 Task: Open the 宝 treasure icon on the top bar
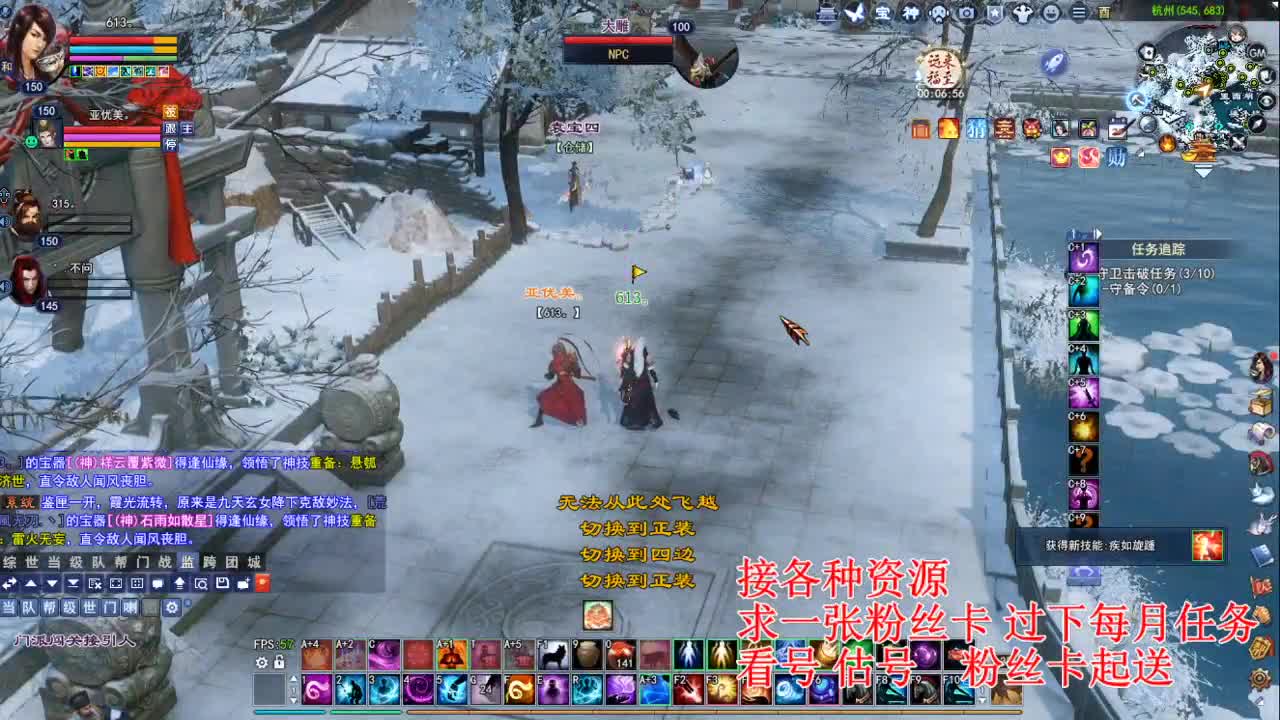click(x=883, y=13)
